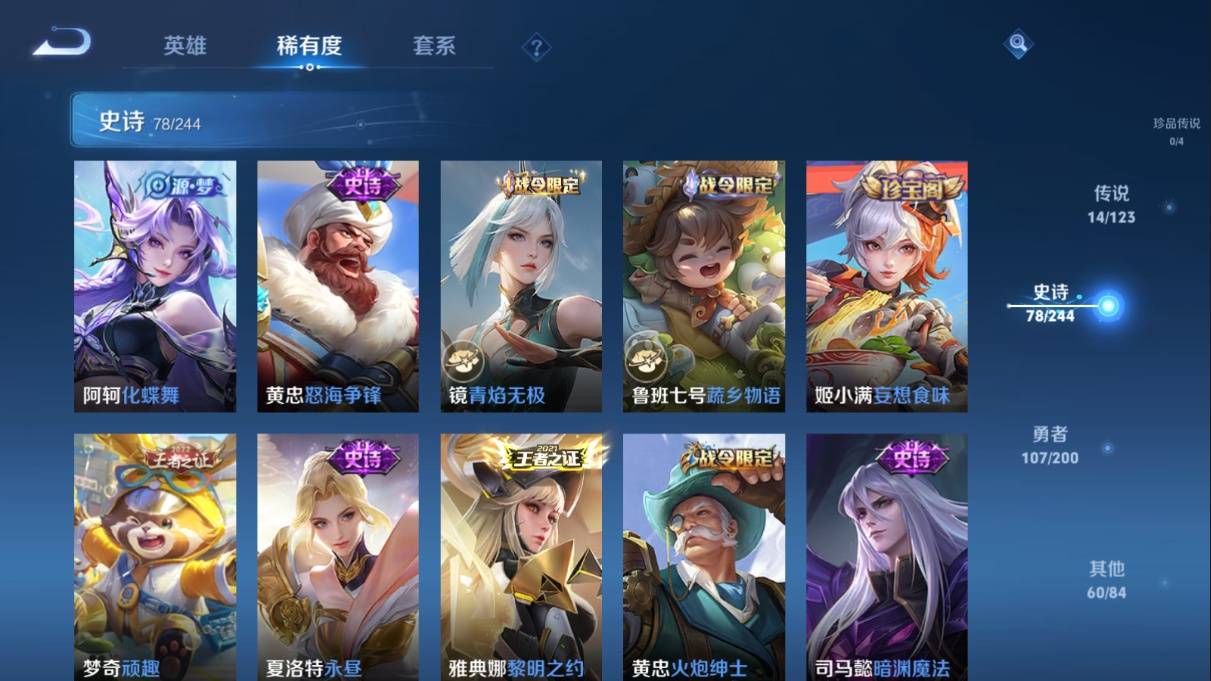Open the 司马懿 暗渊魔法 skin card

click(x=887, y=557)
